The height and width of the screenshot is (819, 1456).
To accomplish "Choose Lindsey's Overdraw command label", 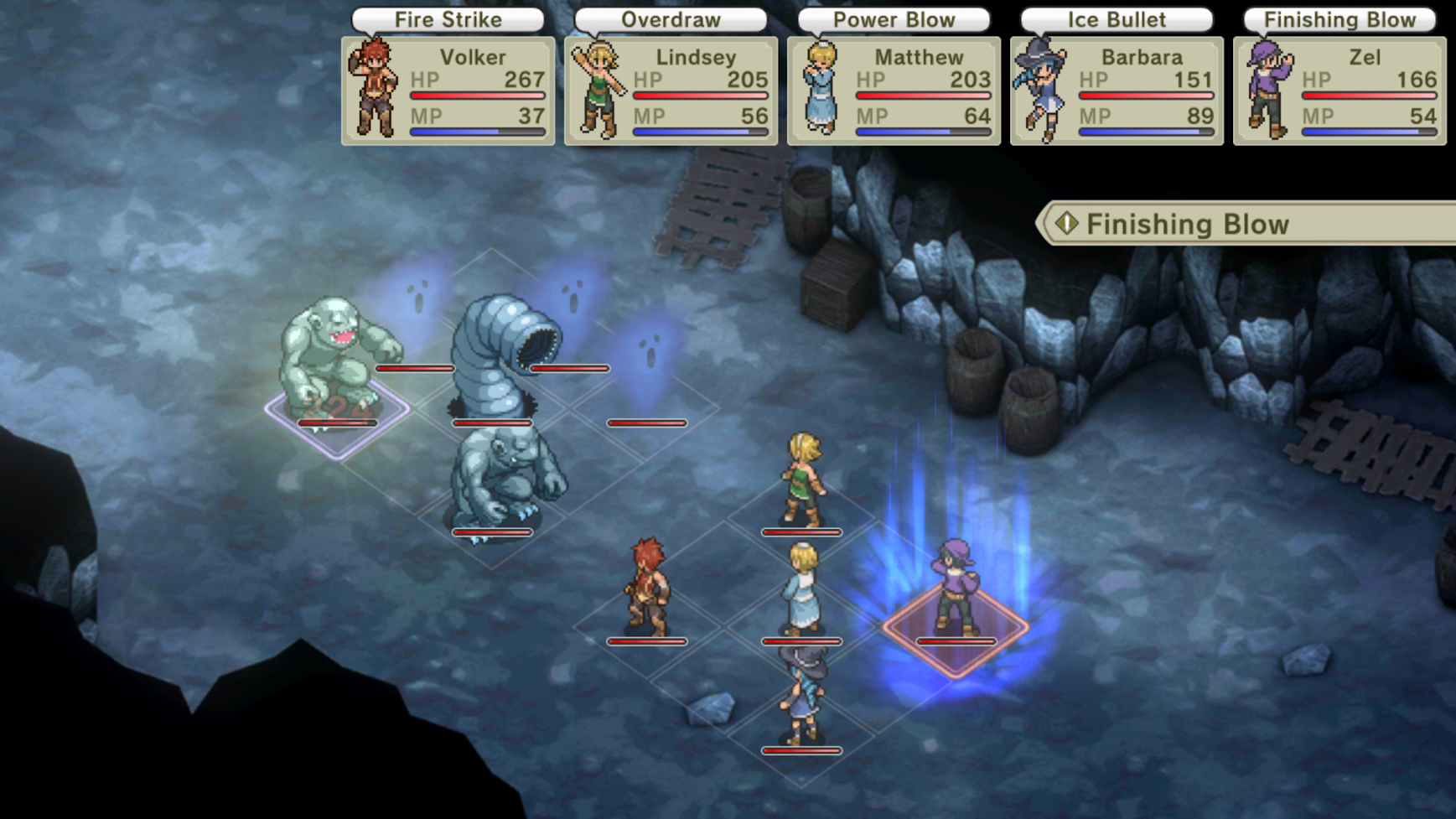I will pyautogui.click(x=671, y=19).
